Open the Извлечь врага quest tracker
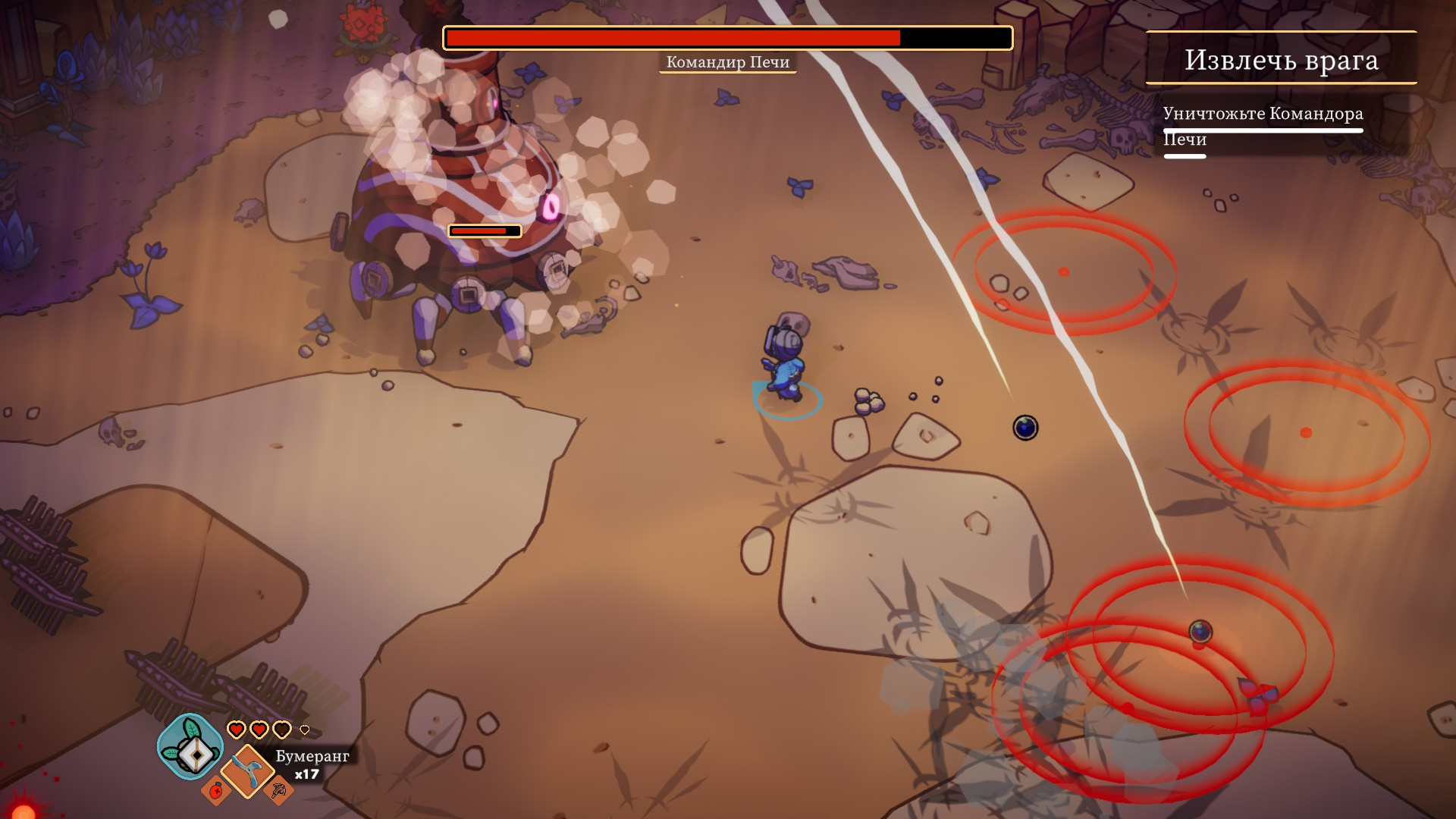The image size is (1456, 819). click(x=1281, y=60)
